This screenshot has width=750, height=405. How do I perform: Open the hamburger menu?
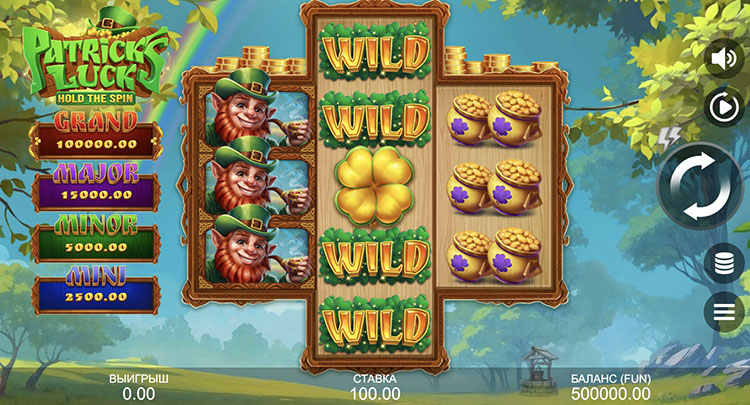pyautogui.click(x=723, y=312)
